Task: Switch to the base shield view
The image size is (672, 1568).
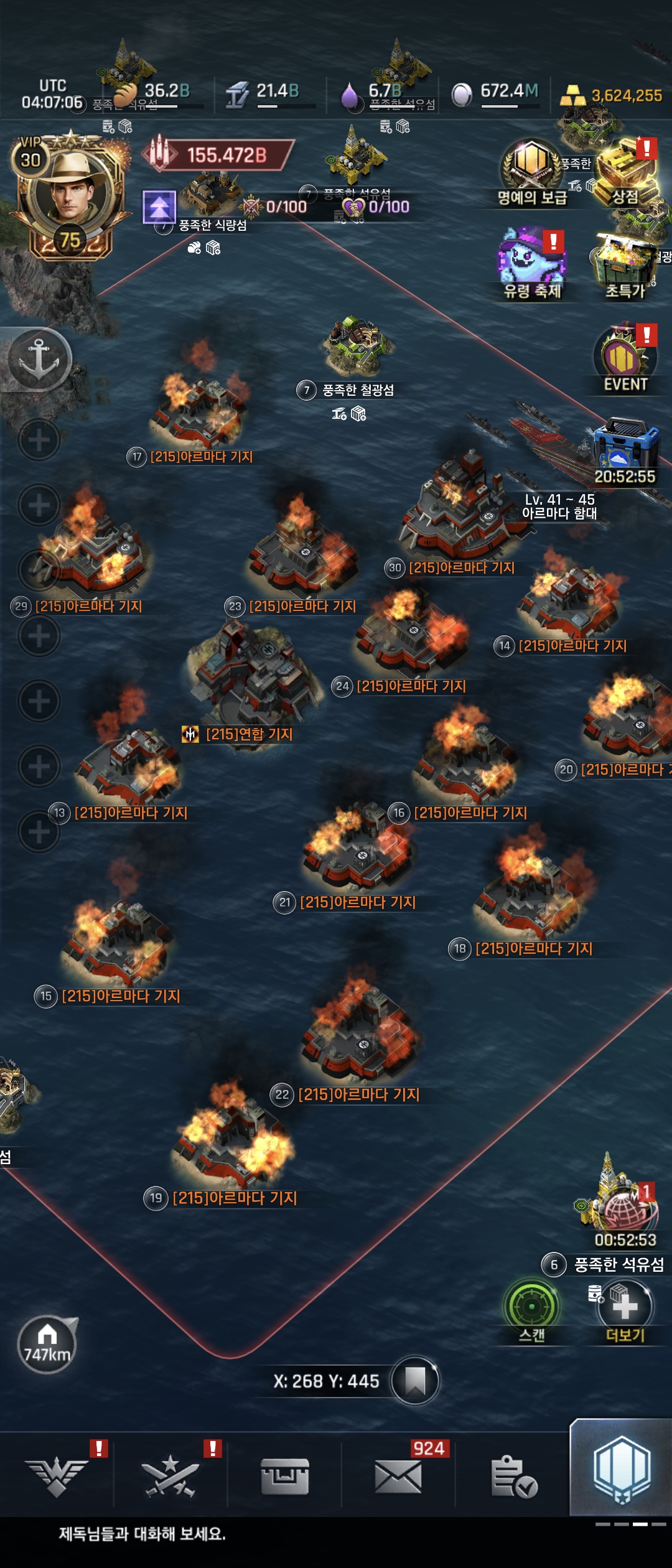Action: tap(621, 1470)
